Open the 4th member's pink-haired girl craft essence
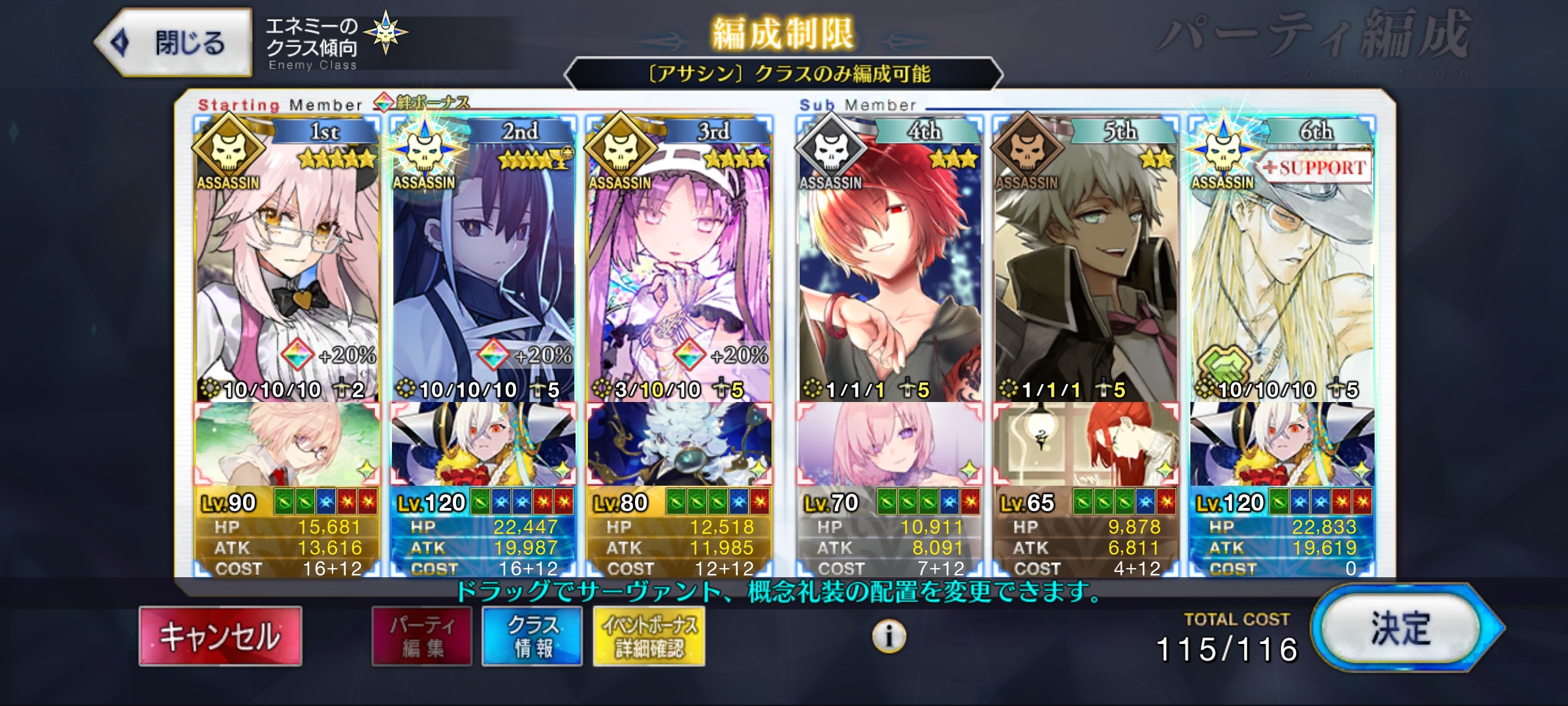Viewport: 1568px width, 706px height. (890, 445)
